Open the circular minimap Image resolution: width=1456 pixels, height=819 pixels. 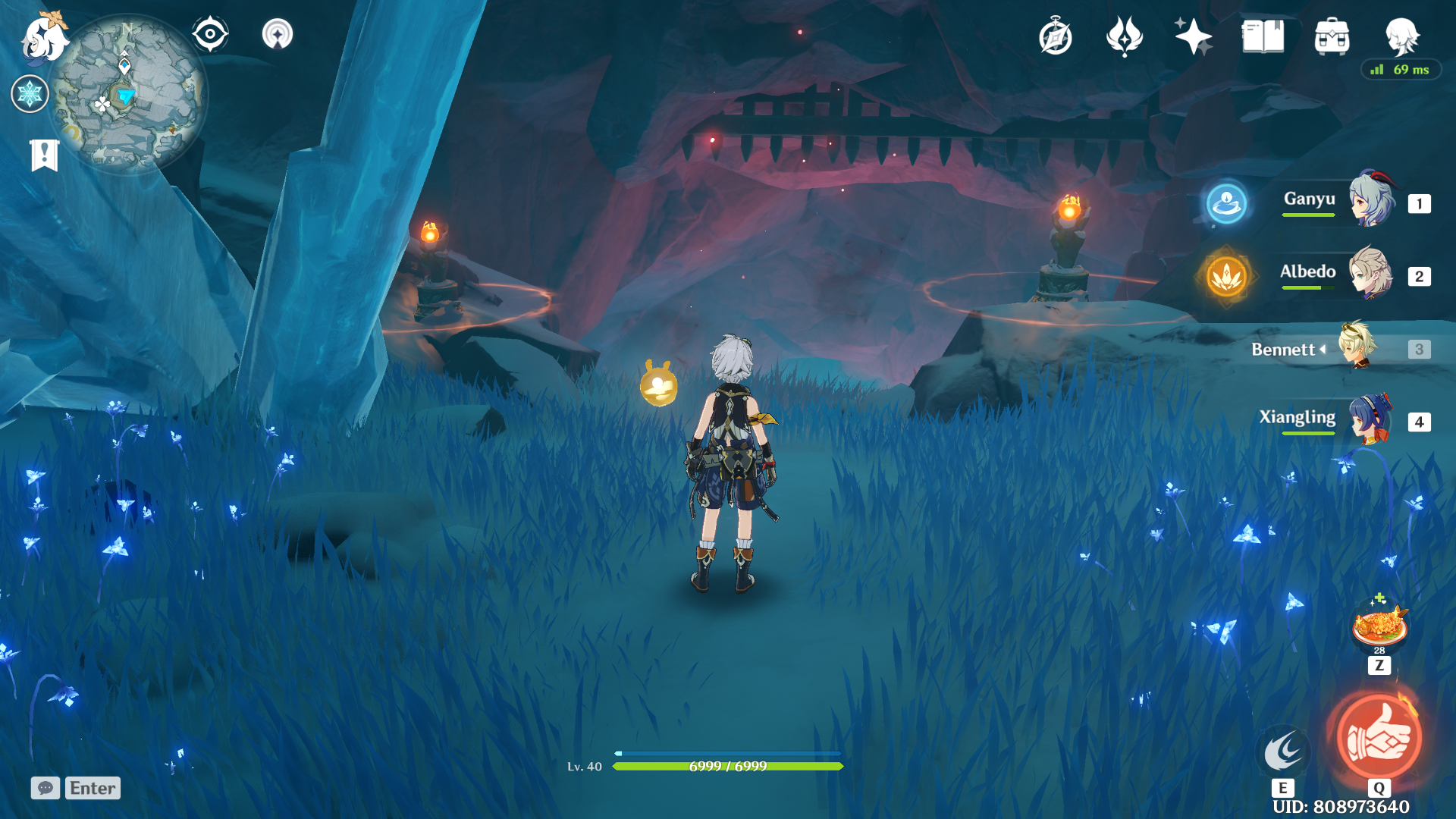(127, 94)
